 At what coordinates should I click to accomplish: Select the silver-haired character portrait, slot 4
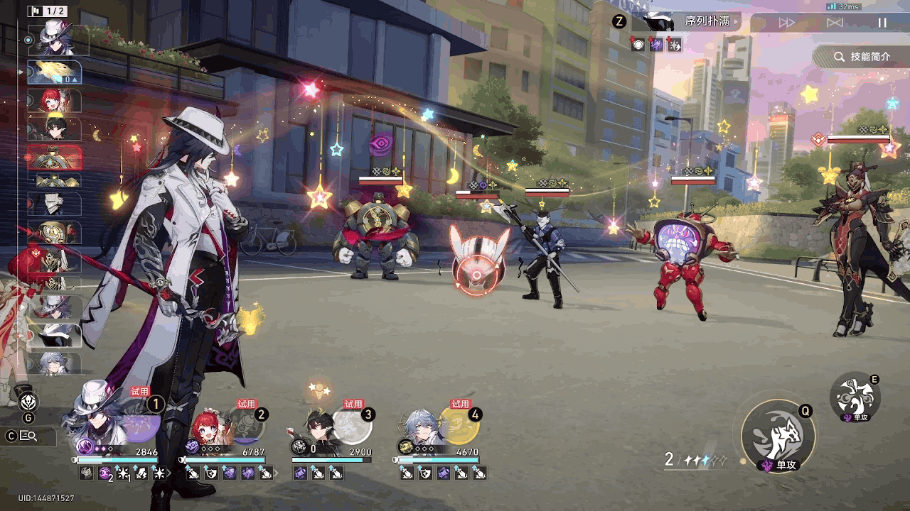(423, 427)
